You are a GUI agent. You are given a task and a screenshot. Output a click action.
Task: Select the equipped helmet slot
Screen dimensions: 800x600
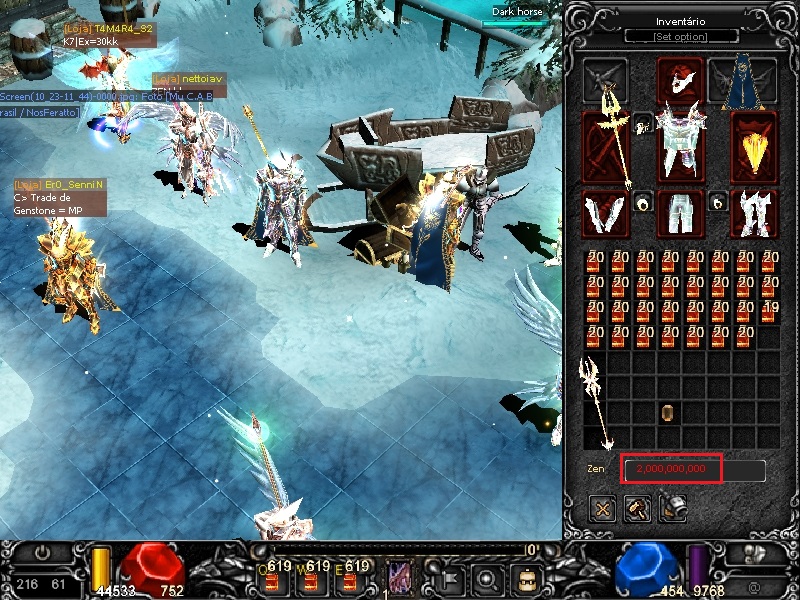679,80
